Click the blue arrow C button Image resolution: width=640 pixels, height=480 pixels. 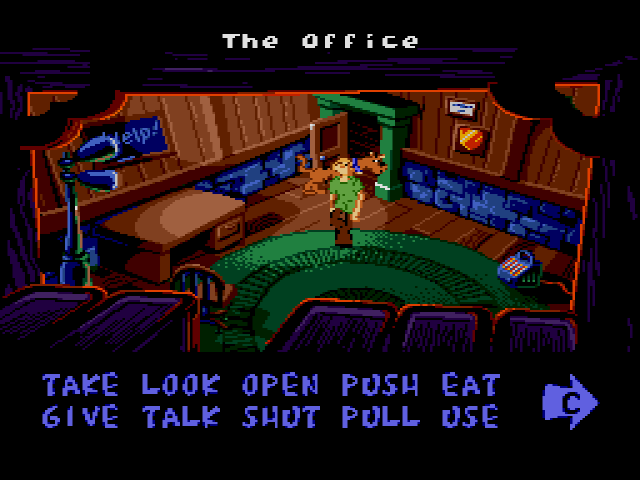tap(569, 401)
